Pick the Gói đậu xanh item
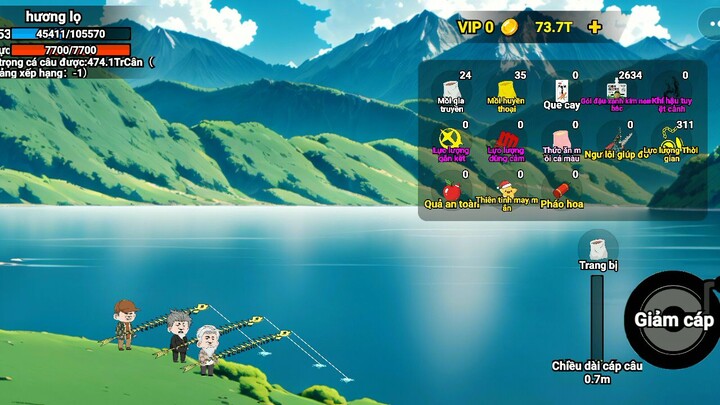The width and height of the screenshot is (720, 405). 617,90
